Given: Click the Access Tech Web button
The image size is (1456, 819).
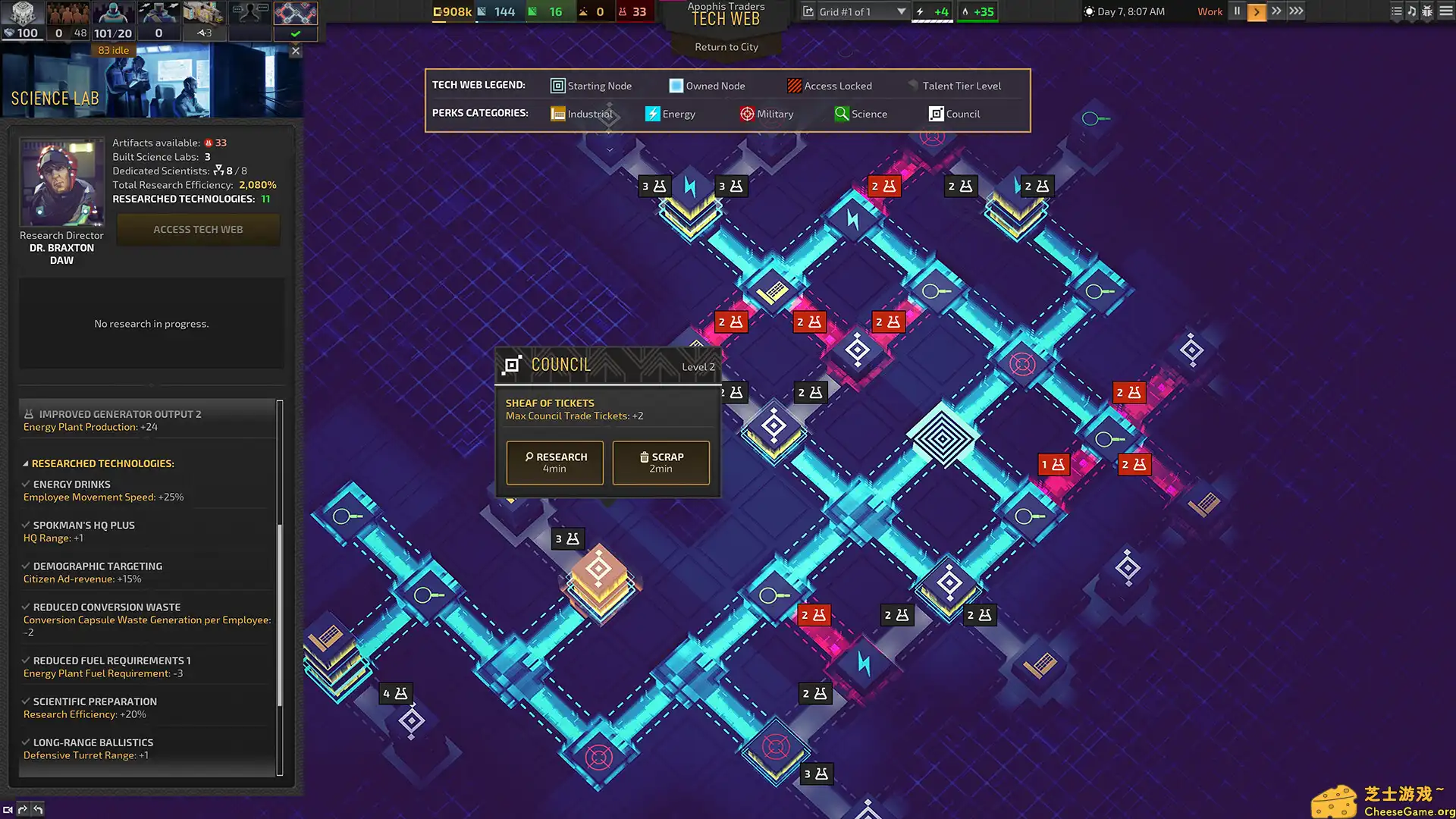Looking at the screenshot, I should tap(198, 229).
